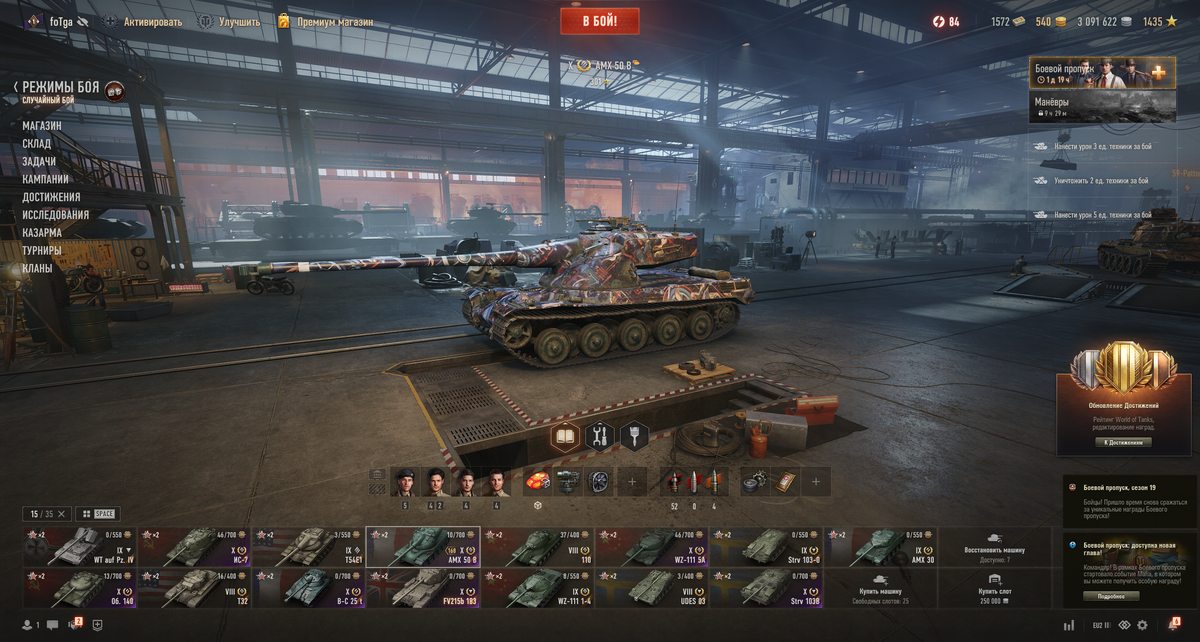Open the Манёвры event banner
This screenshot has height=642, width=1200.
1102,106
